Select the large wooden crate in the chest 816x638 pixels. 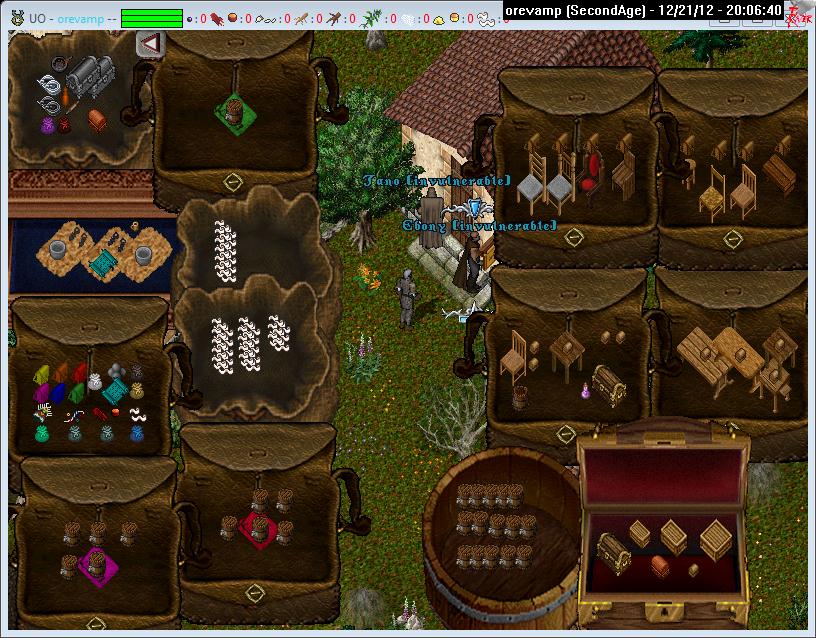pyautogui.click(x=715, y=538)
